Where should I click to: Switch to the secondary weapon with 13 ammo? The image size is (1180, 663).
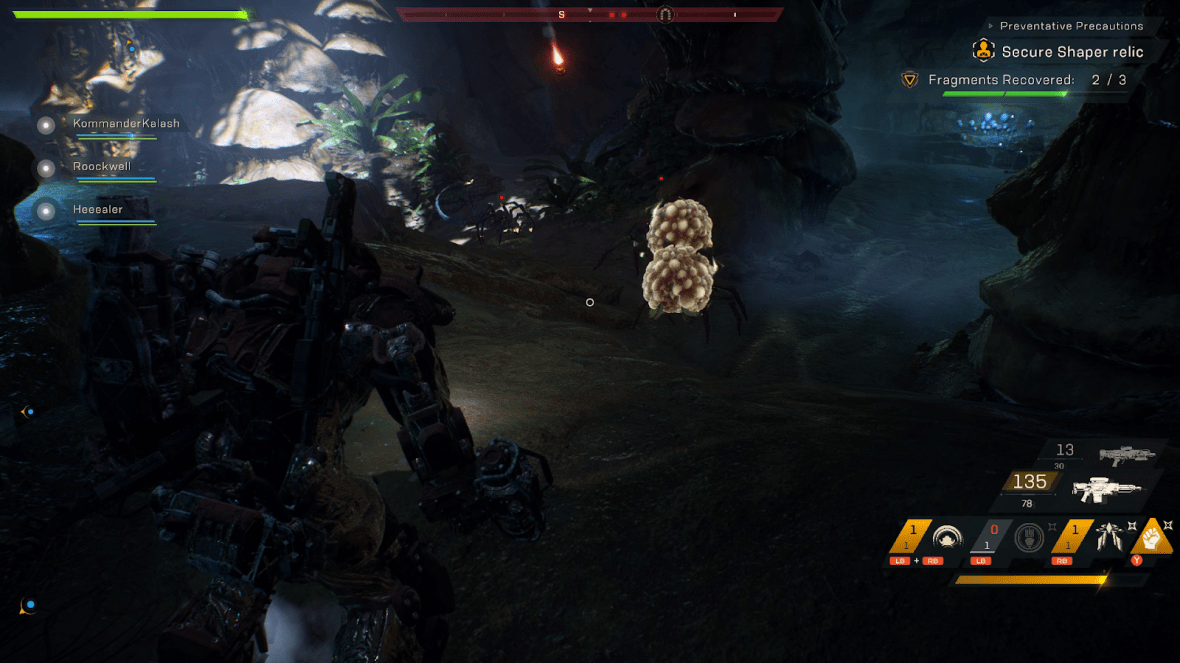[x=1126, y=455]
